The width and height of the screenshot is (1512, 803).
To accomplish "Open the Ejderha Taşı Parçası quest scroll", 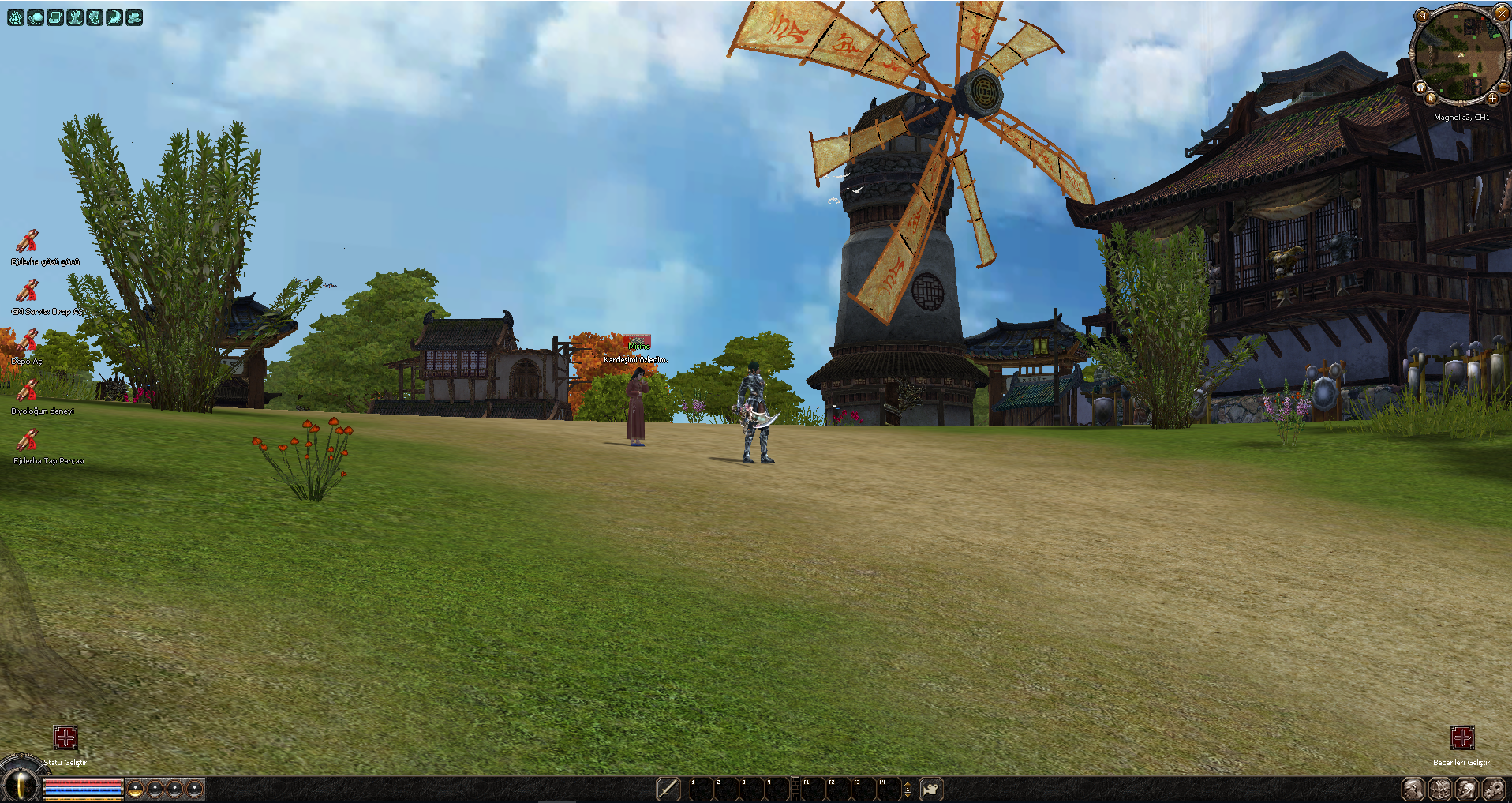I will (27, 441).
